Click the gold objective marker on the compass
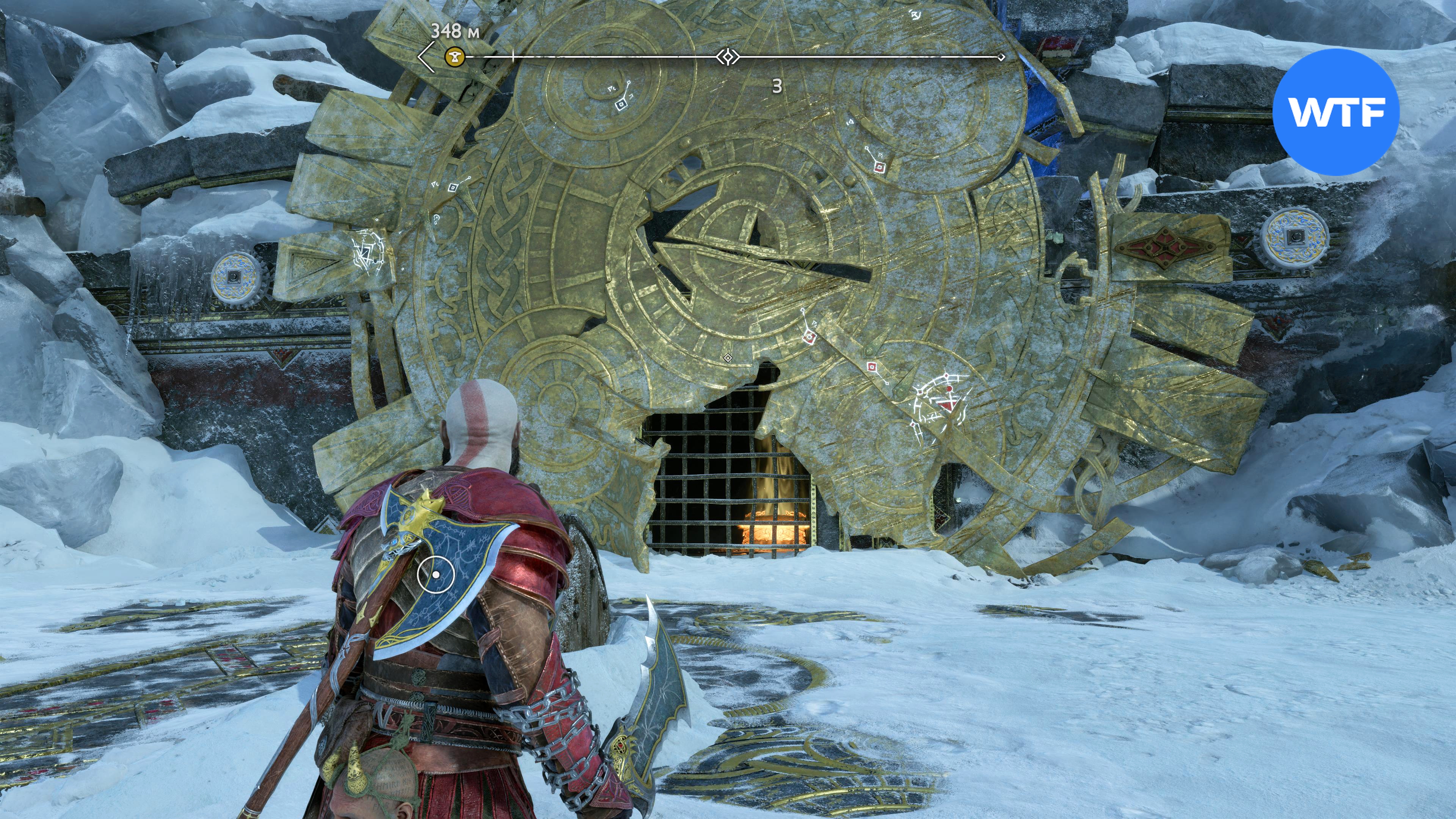This screenshot has width=1456, height=819. pos(454,56)
